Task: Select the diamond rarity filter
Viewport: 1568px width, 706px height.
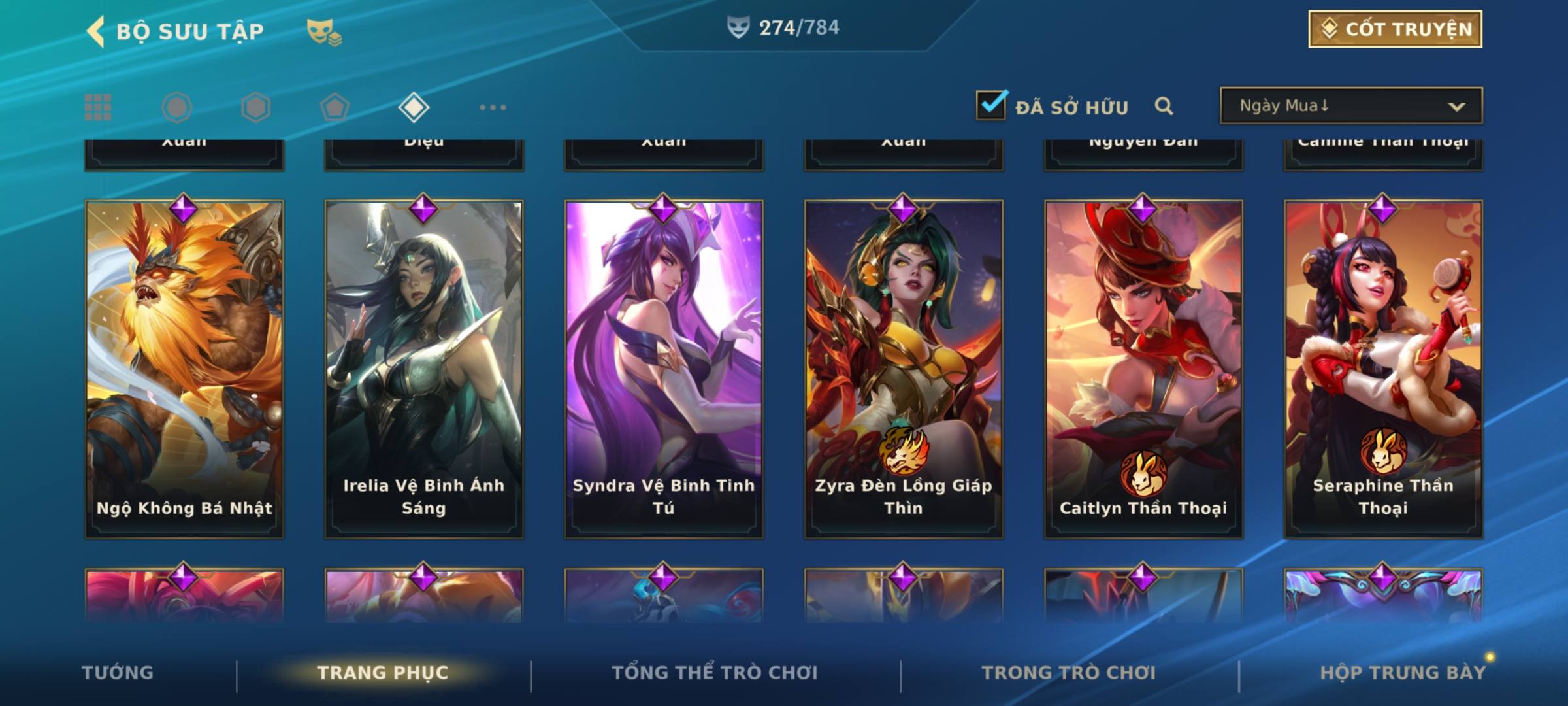Action: coord(414,107)
